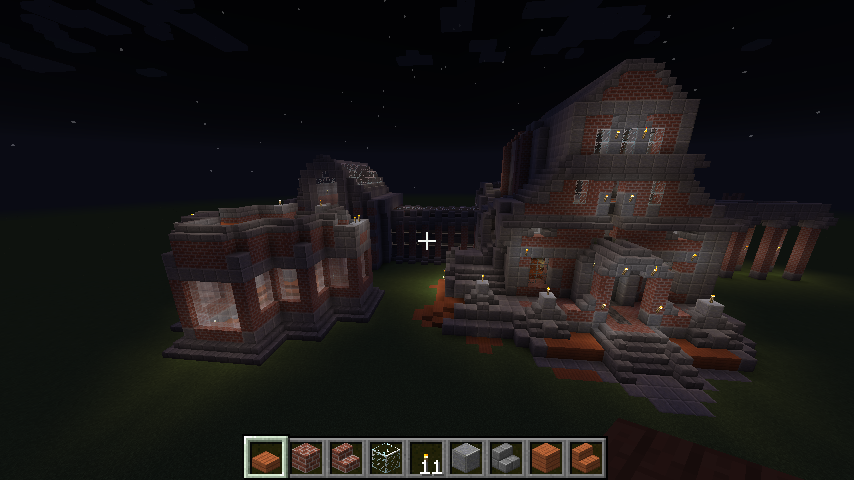Select the glass block slot

coord(386,458)
